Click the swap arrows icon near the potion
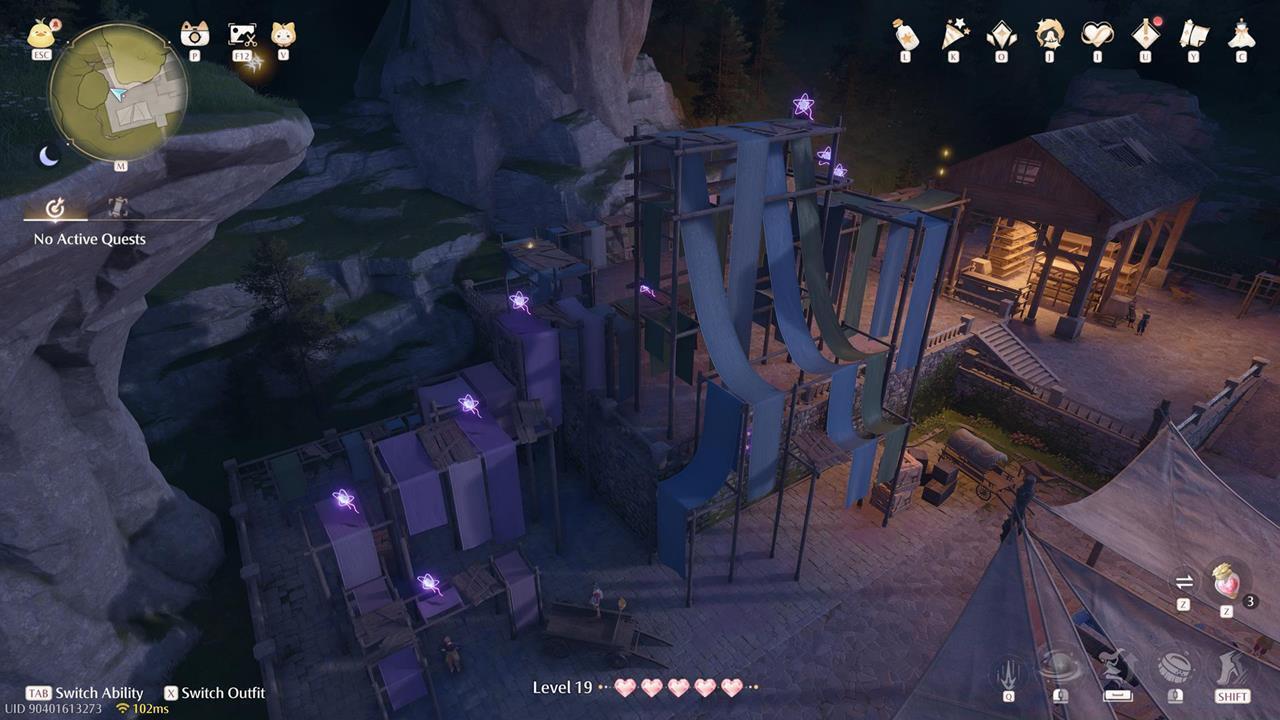Viewport: 1280px width, 720px height. (x=1184, y=582)
